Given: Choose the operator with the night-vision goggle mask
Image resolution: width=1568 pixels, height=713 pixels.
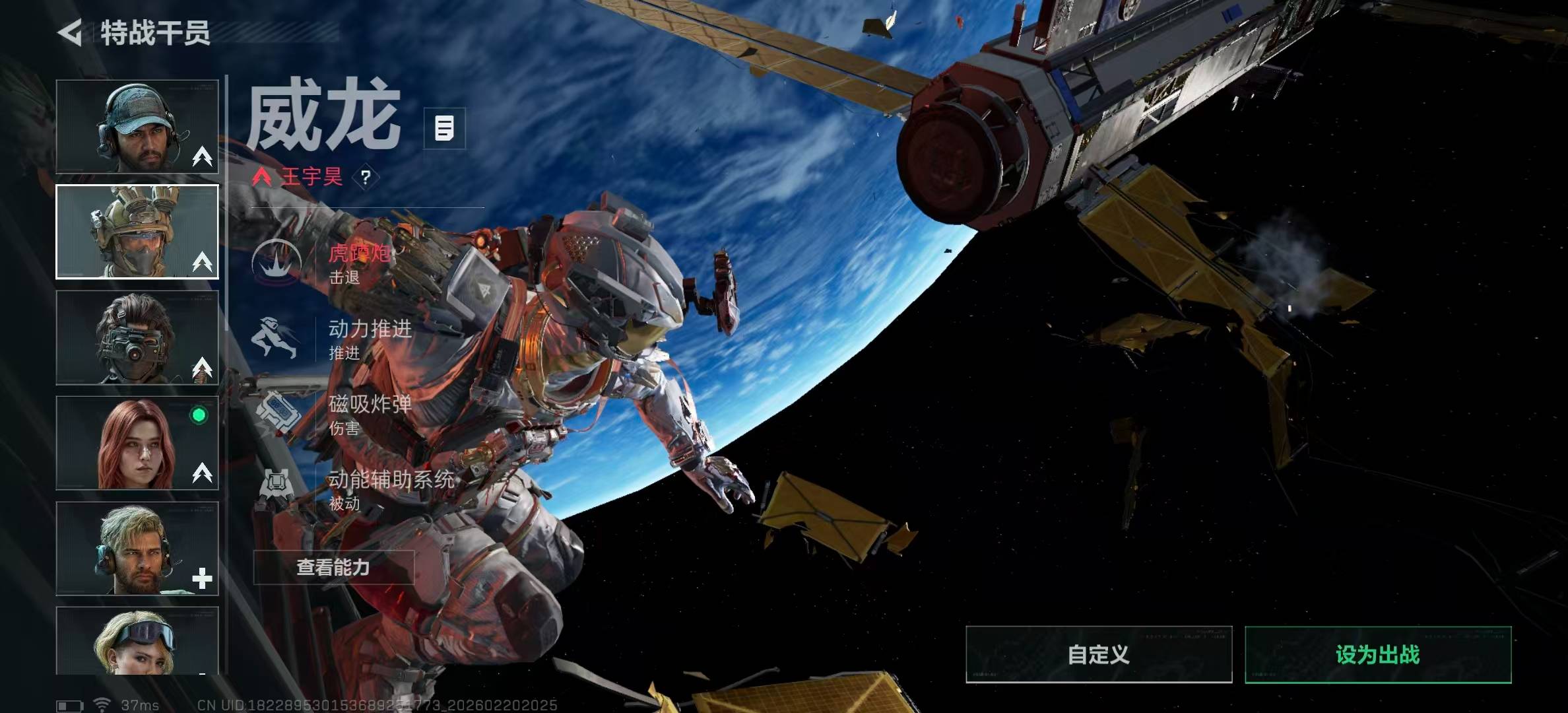Looking at the screenshot, I should point(137,337).
